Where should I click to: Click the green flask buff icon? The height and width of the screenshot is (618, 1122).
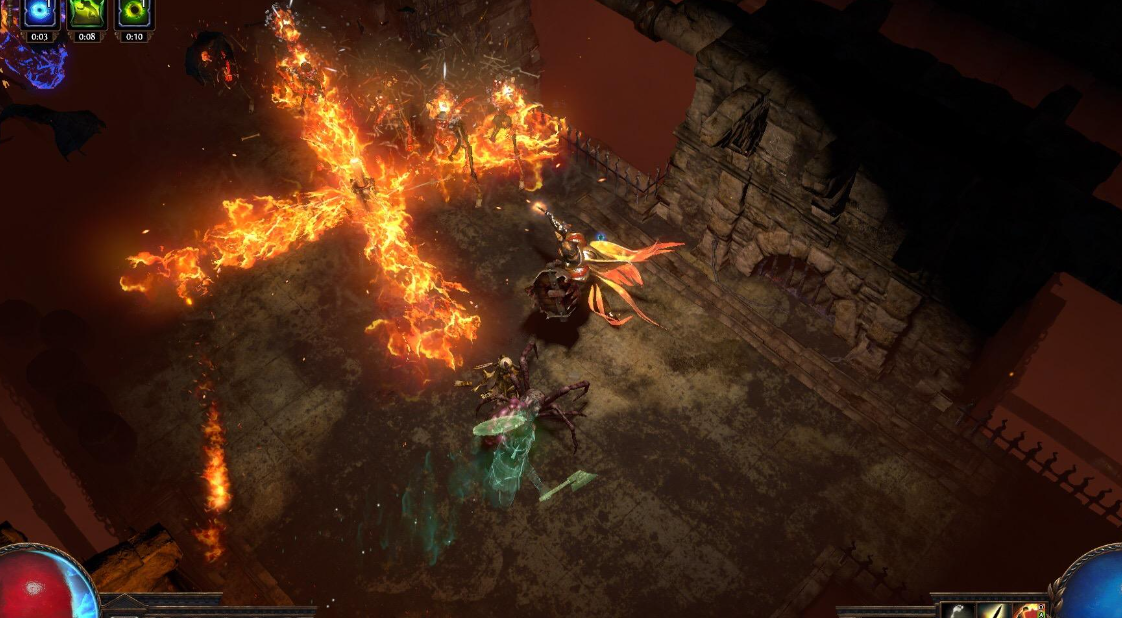(x=87, y=13)
